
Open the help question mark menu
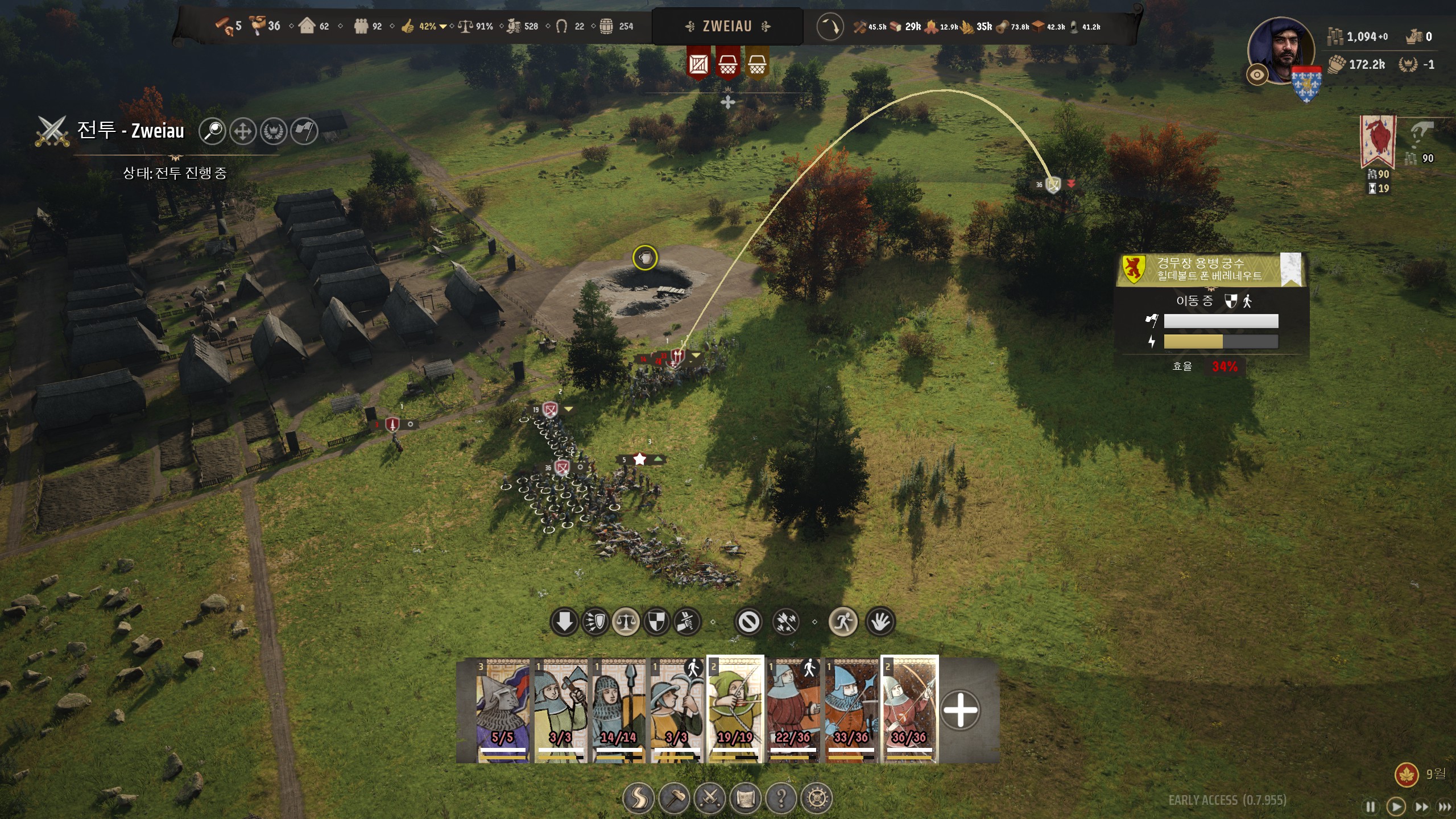781,799
